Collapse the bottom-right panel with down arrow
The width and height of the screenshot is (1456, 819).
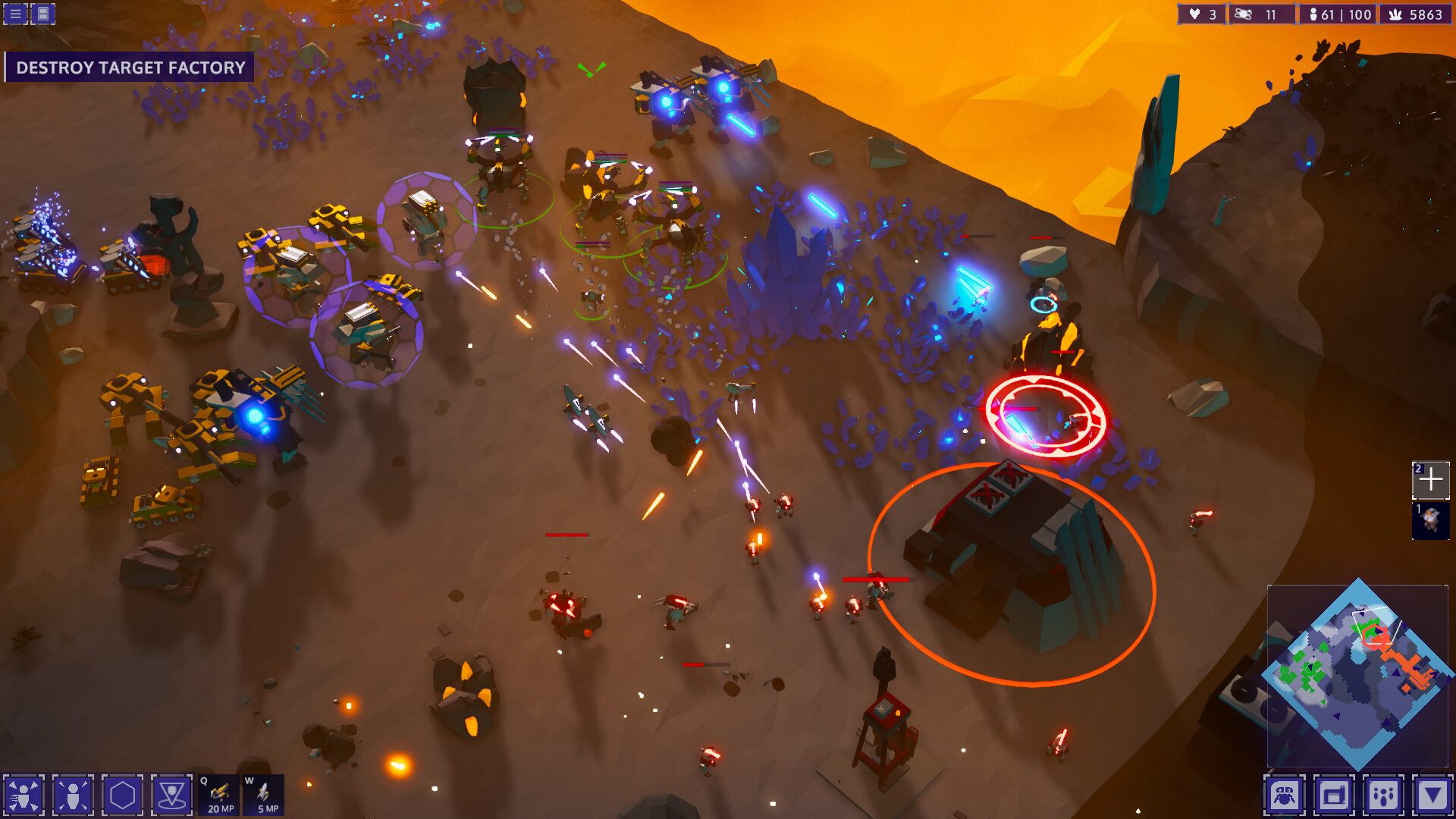(x=1432, y=796)
